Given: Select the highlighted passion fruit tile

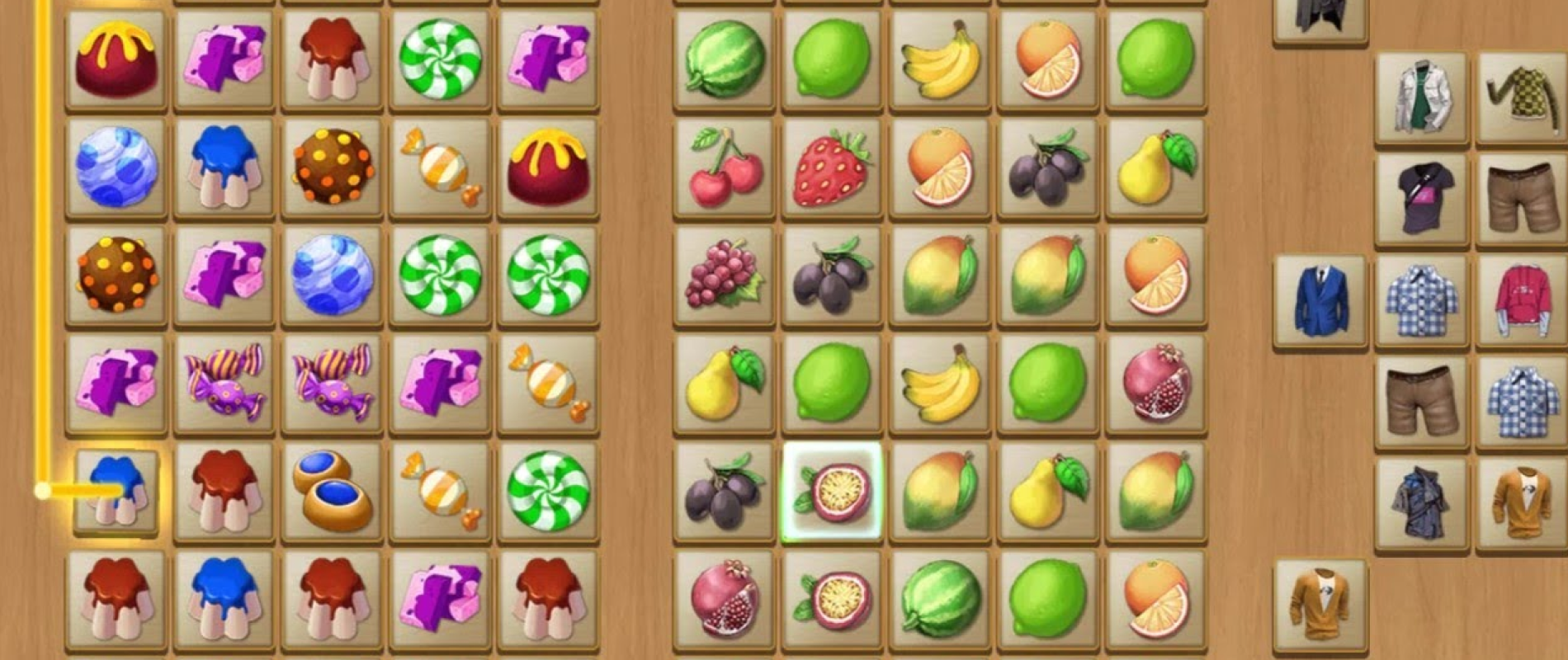Looking at the screenshot, I should 832,492.
